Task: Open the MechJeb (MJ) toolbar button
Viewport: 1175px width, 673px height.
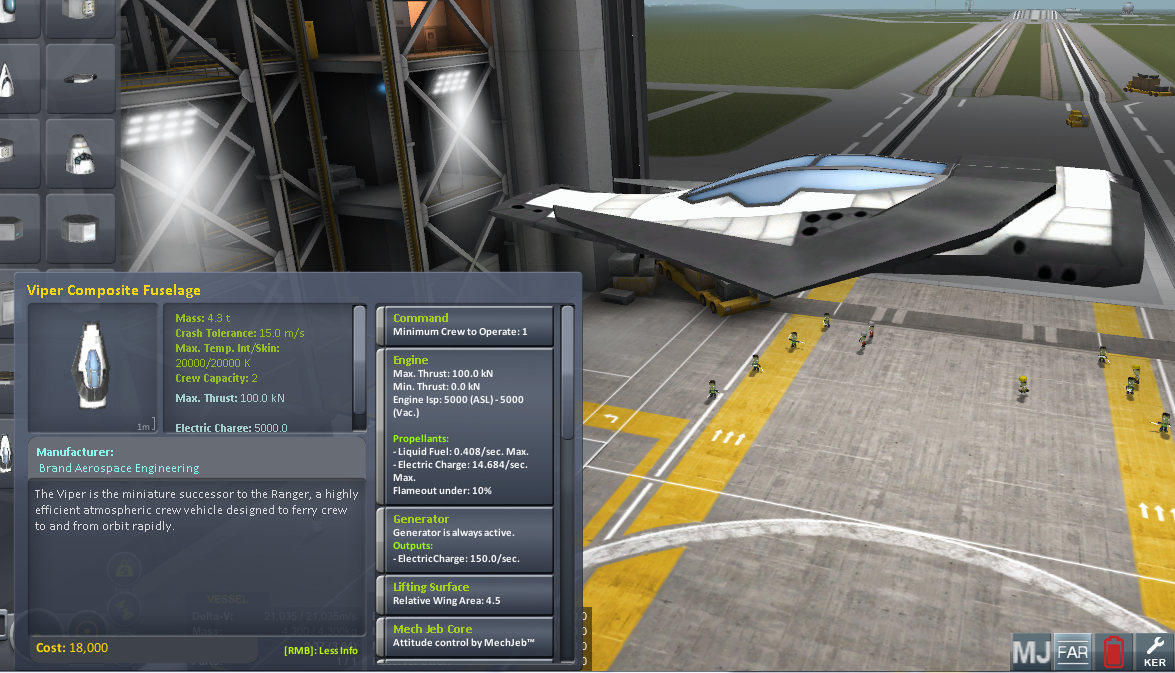Action: (1031, 652)
